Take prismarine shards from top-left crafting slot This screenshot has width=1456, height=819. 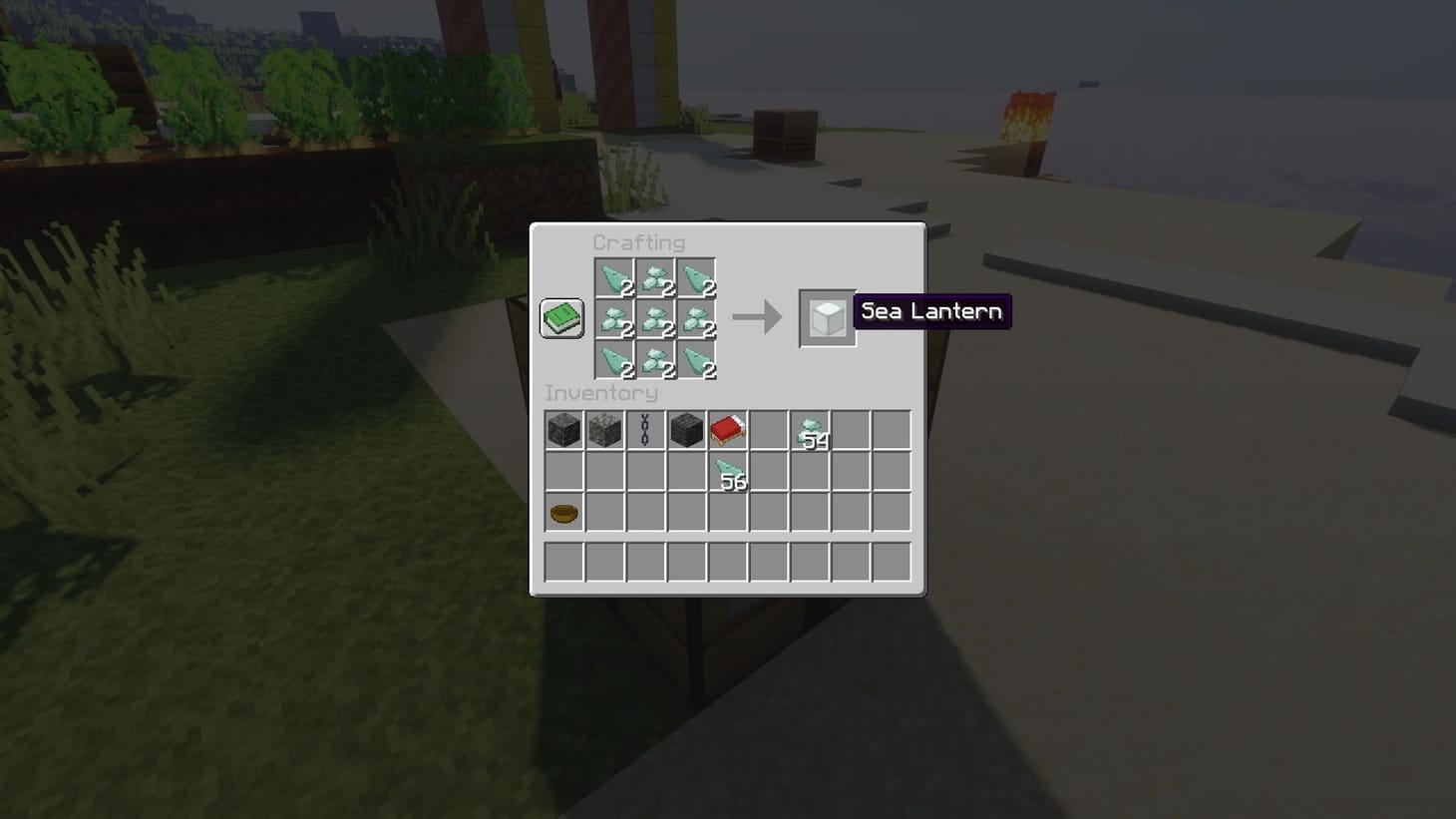click(613, 280)
